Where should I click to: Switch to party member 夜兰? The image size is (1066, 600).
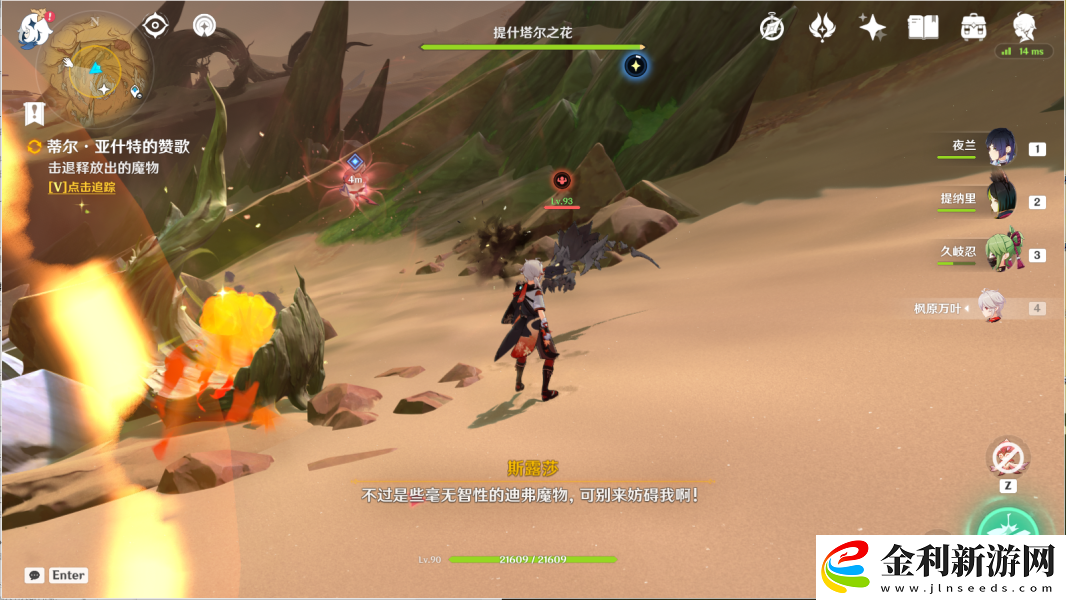(1001, 147)
